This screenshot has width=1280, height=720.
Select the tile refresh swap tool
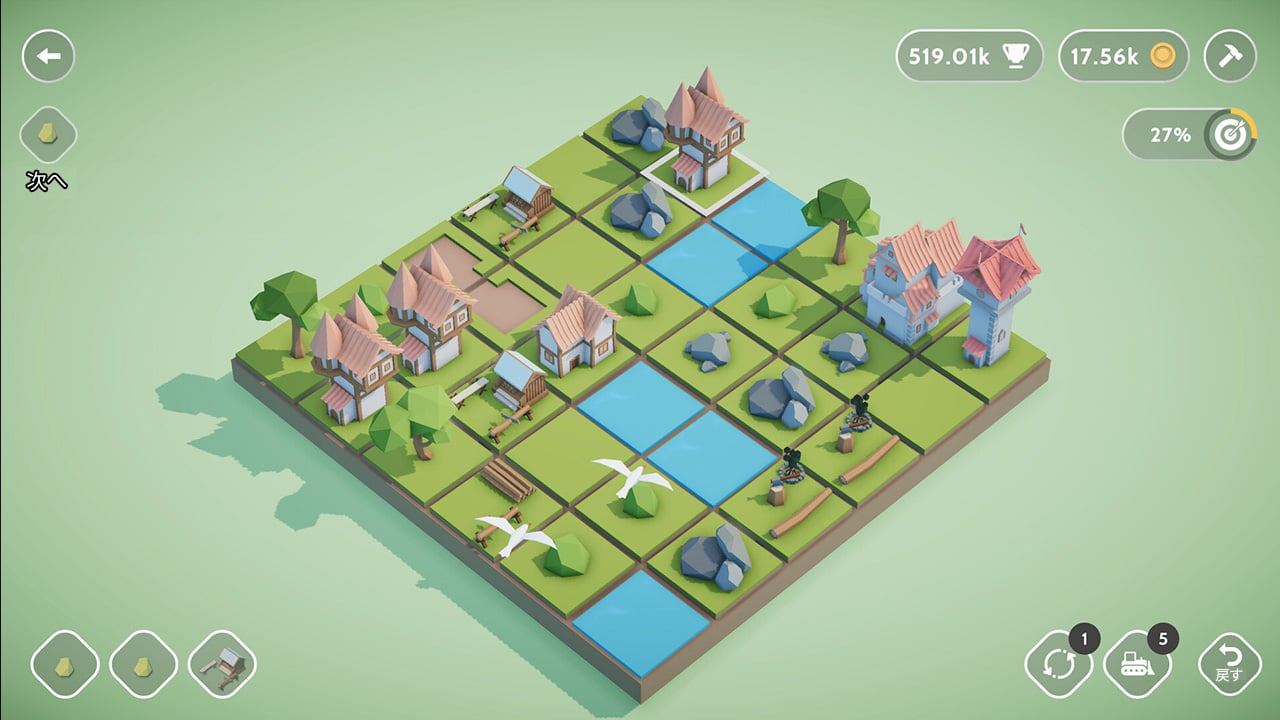[x=1059, y=661]
